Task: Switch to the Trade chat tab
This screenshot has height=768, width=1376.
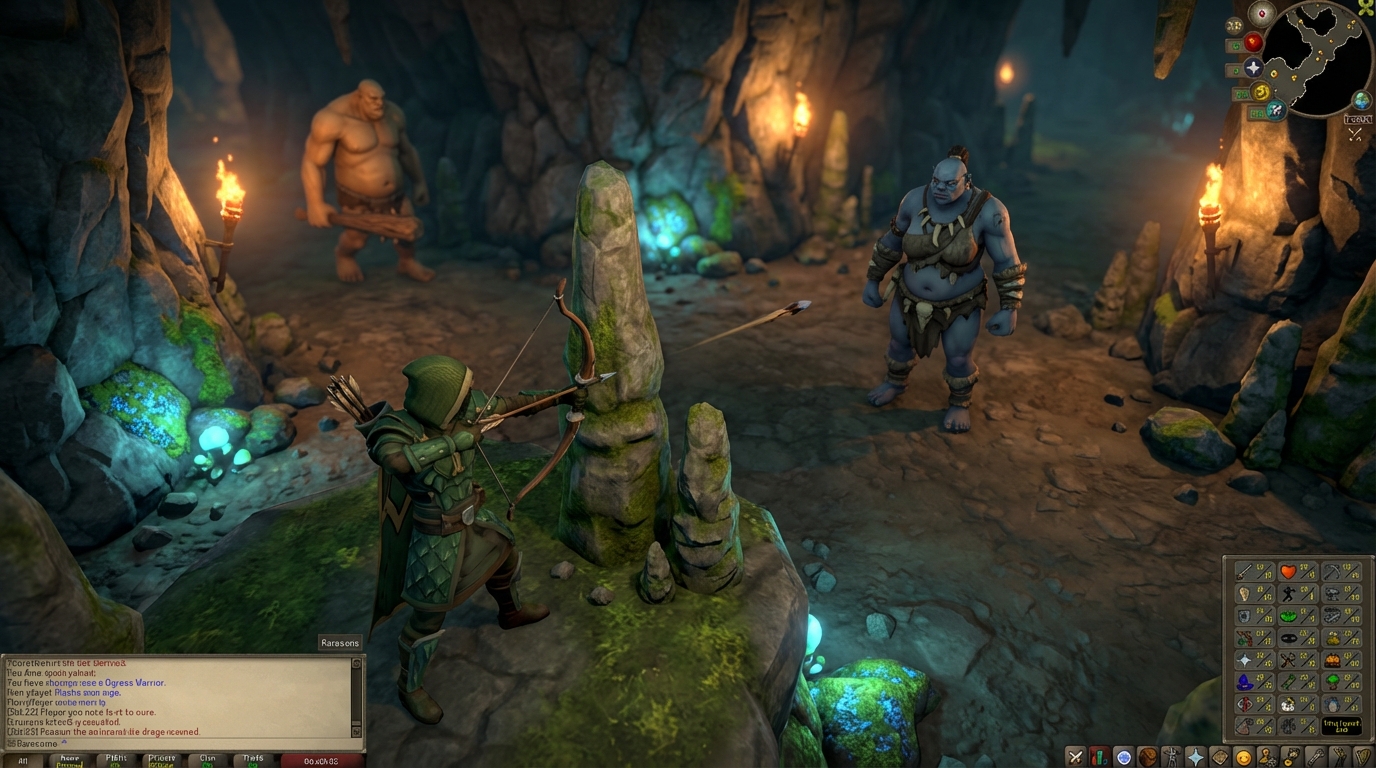Action: click(x=253, y=760)
